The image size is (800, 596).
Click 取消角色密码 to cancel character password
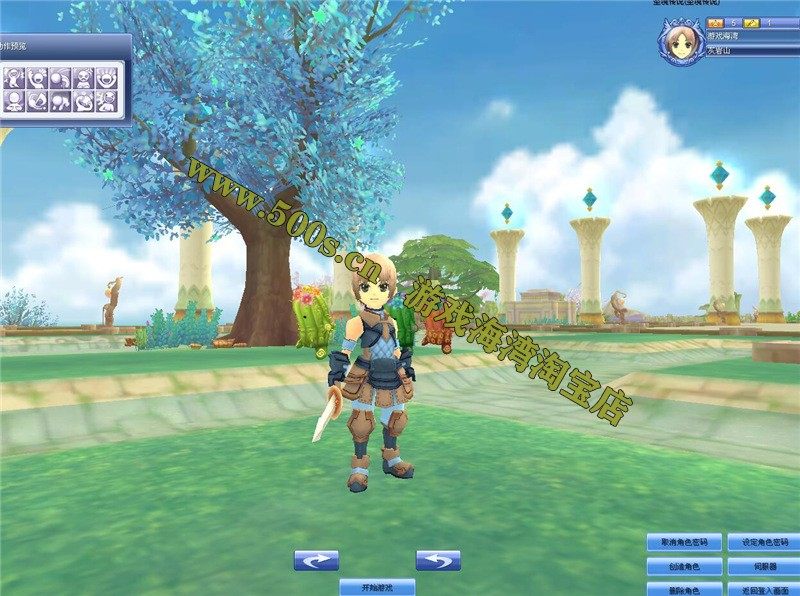coord(684,543)
